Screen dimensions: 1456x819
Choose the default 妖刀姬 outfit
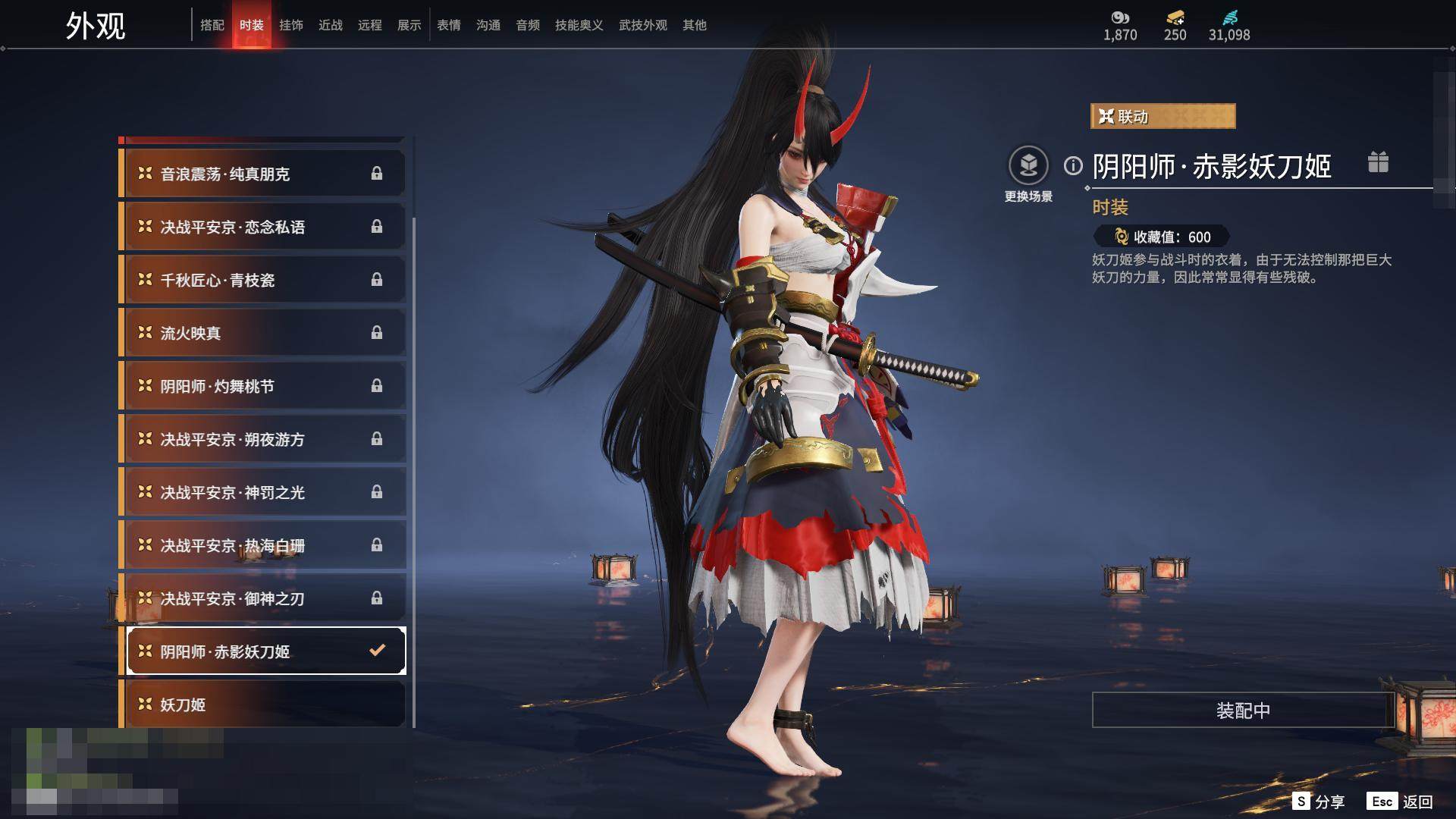tap(263, 704)
